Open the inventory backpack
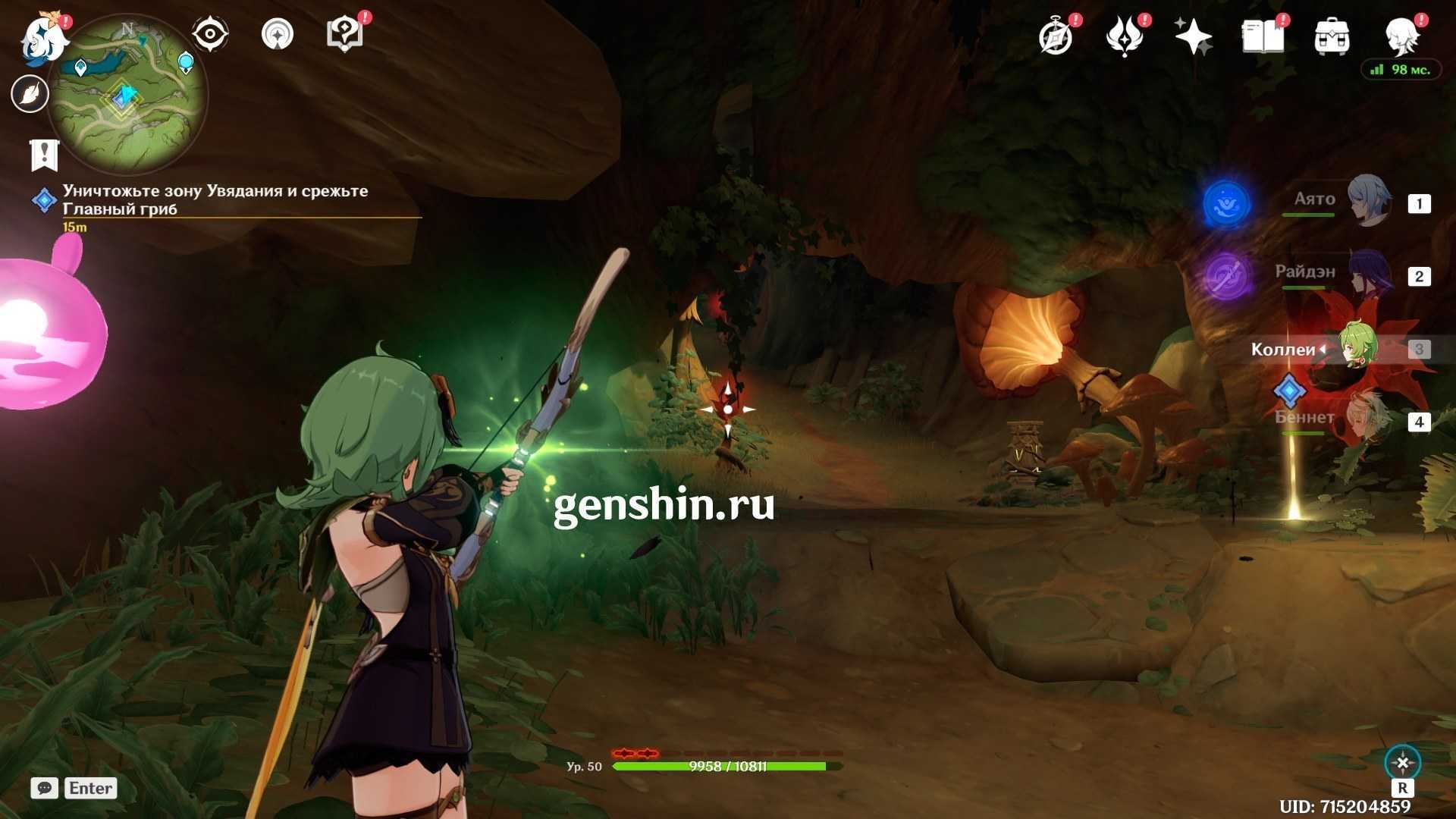The height and width of the screenshot is (819, 1456). (1332, 36)
